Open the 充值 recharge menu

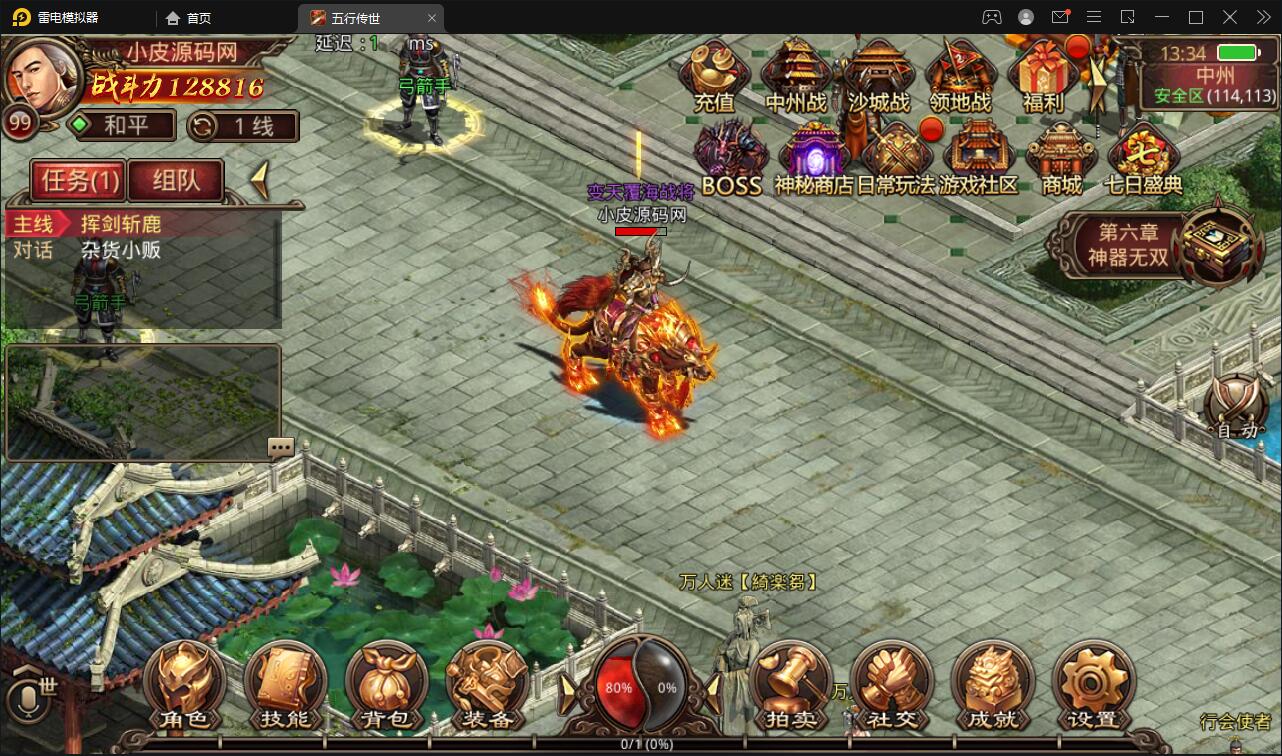[x=714, y=75]
